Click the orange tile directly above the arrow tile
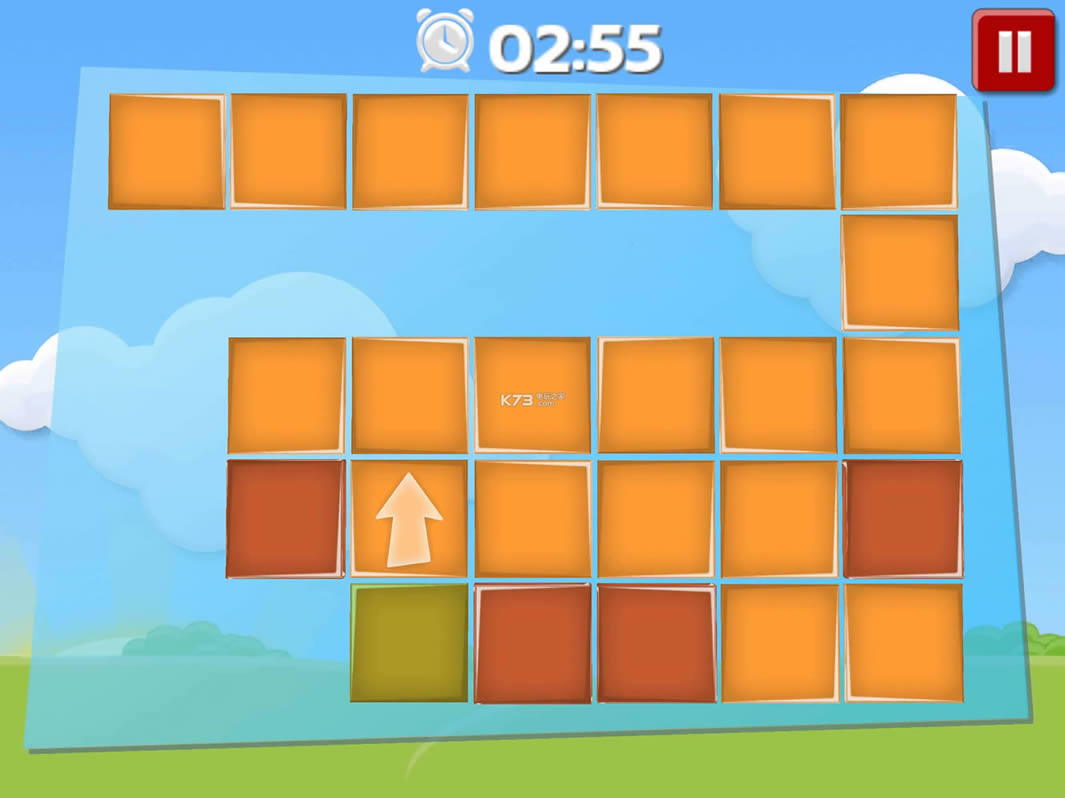The image size is (1065, 798). (x=409, y=395)
